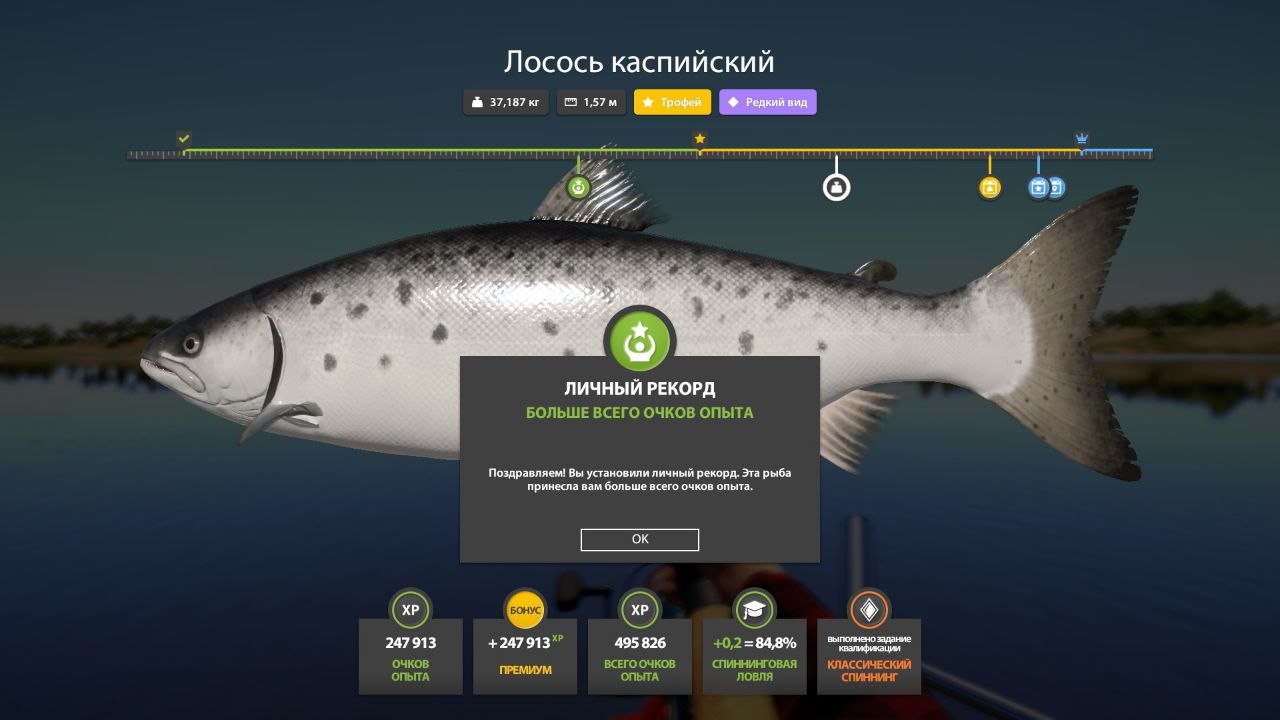Select the yellow trophy marker on the scale

[x=989, y=186]
